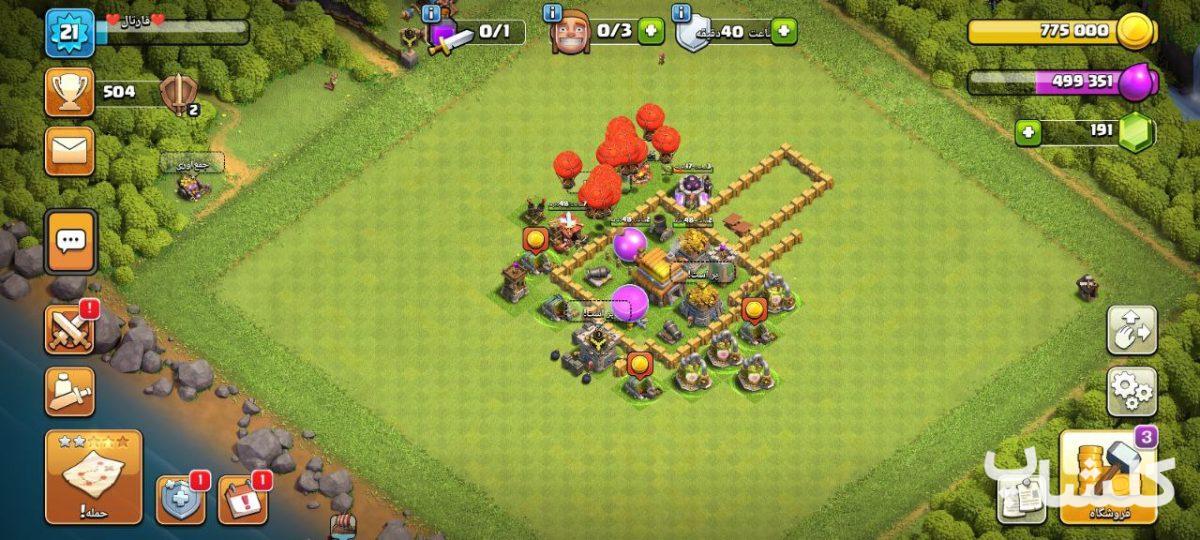The image size is (1200, 540).
Task: Show info above the shield timer
Action: click(x=683, y=13)
